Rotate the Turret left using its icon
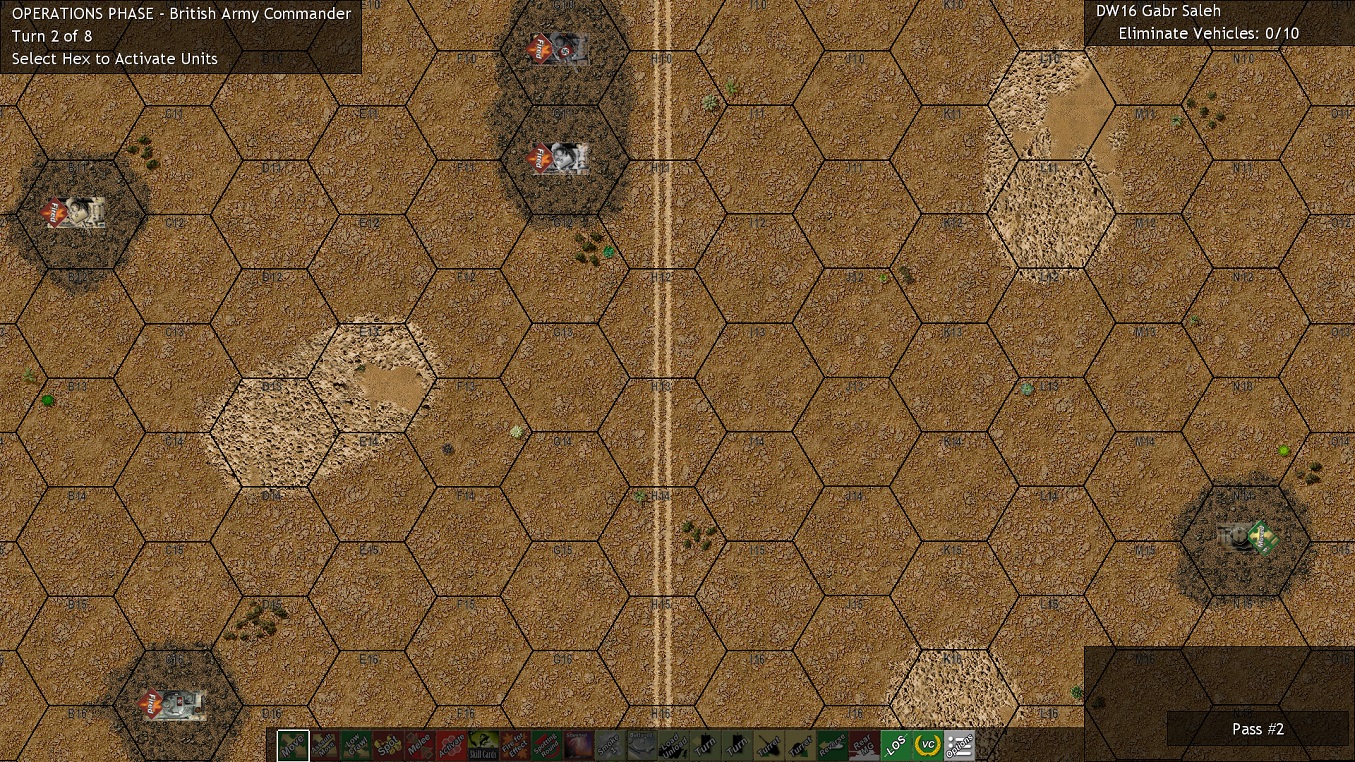This screenshot has height=762, width=1355. coord(769,744)
